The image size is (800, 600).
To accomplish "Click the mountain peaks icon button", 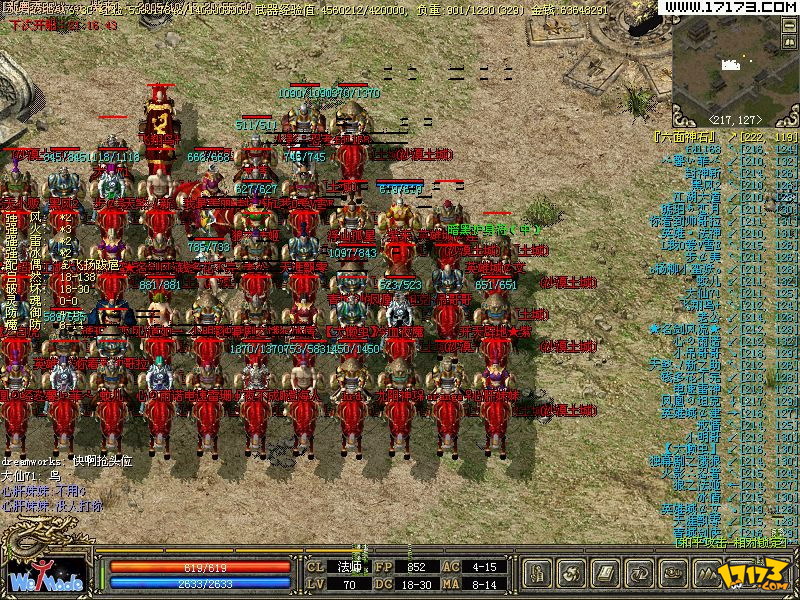I will point(708,574).
